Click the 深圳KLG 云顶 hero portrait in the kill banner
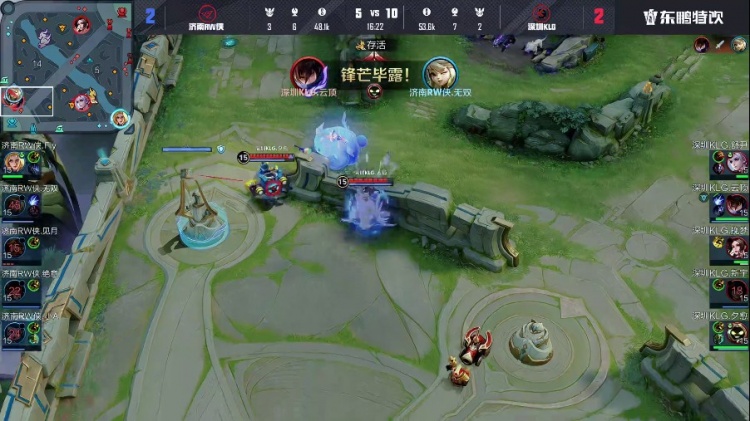750x421 pixels. coord(307,74)
